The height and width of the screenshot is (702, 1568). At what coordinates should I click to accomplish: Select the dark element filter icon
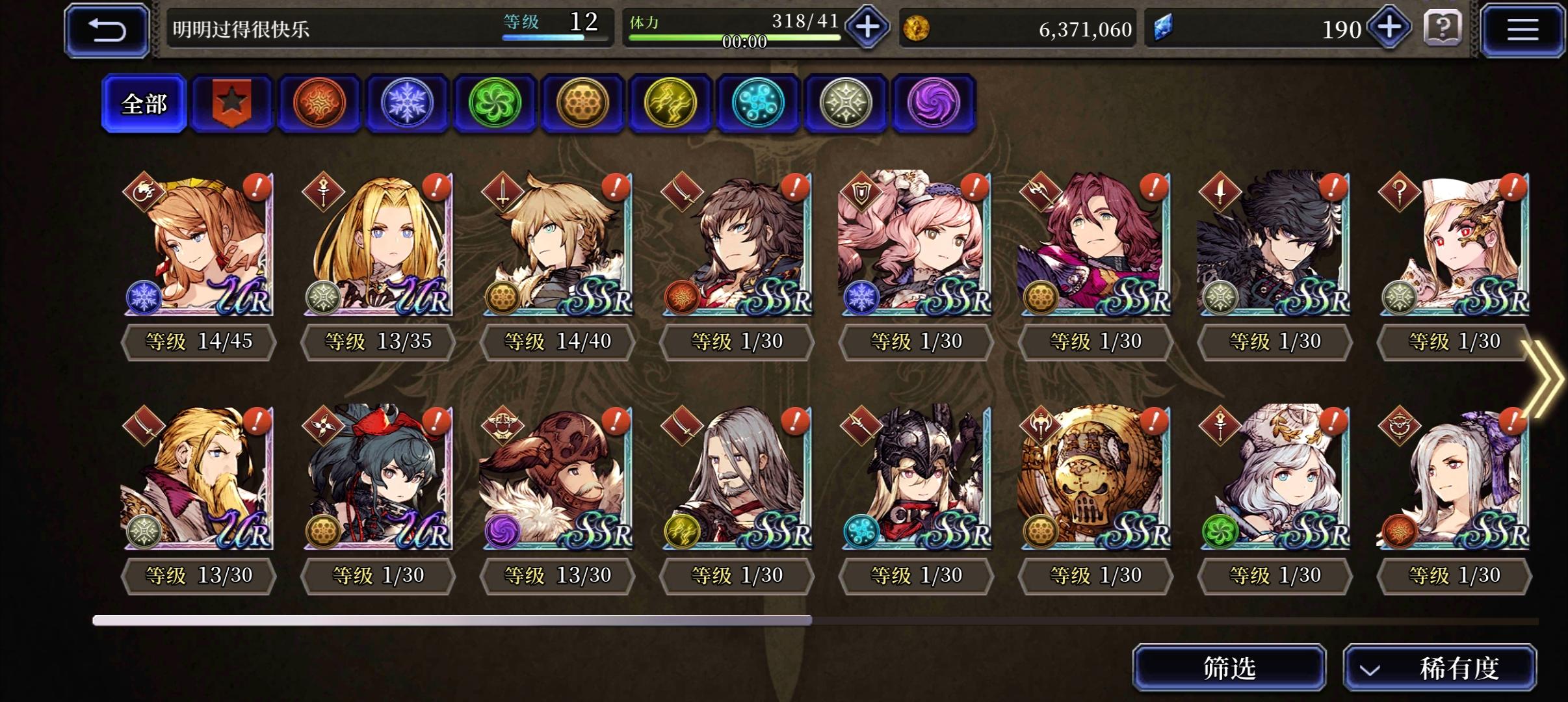tap(934, 103)
